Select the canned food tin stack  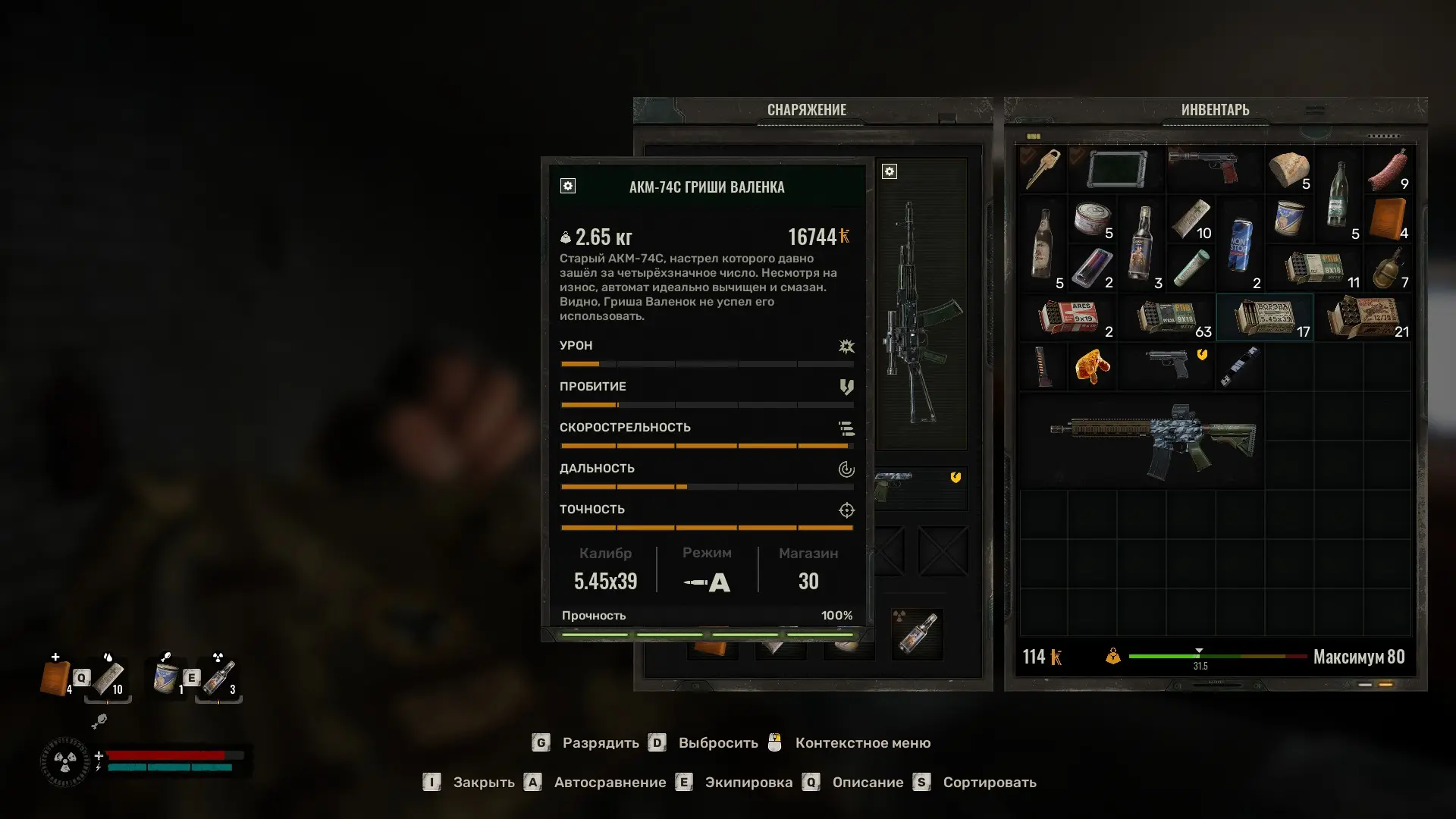tap(1092, 218)
